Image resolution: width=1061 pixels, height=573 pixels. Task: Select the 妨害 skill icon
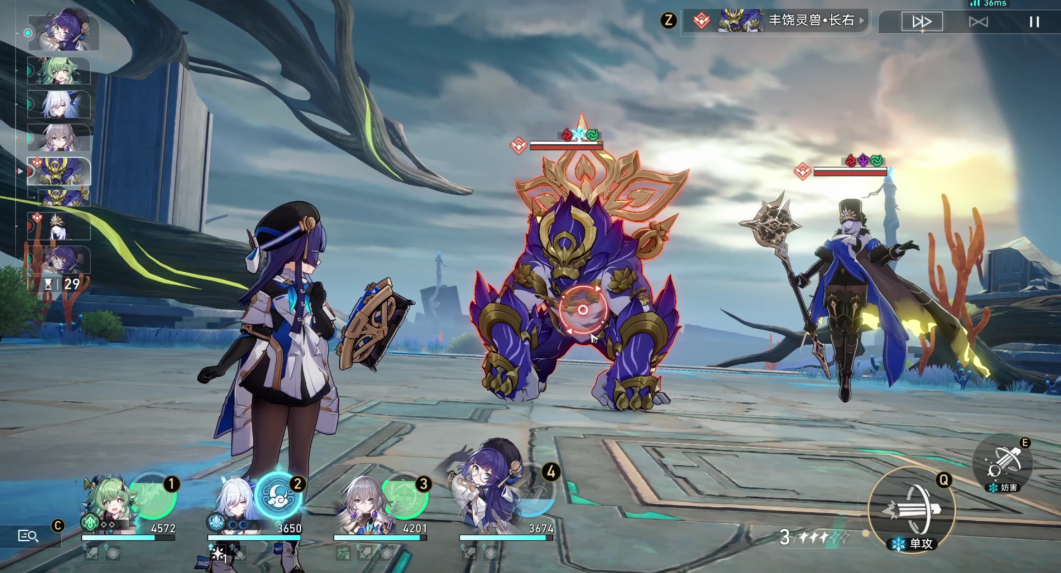click(x=1002, y=462)
